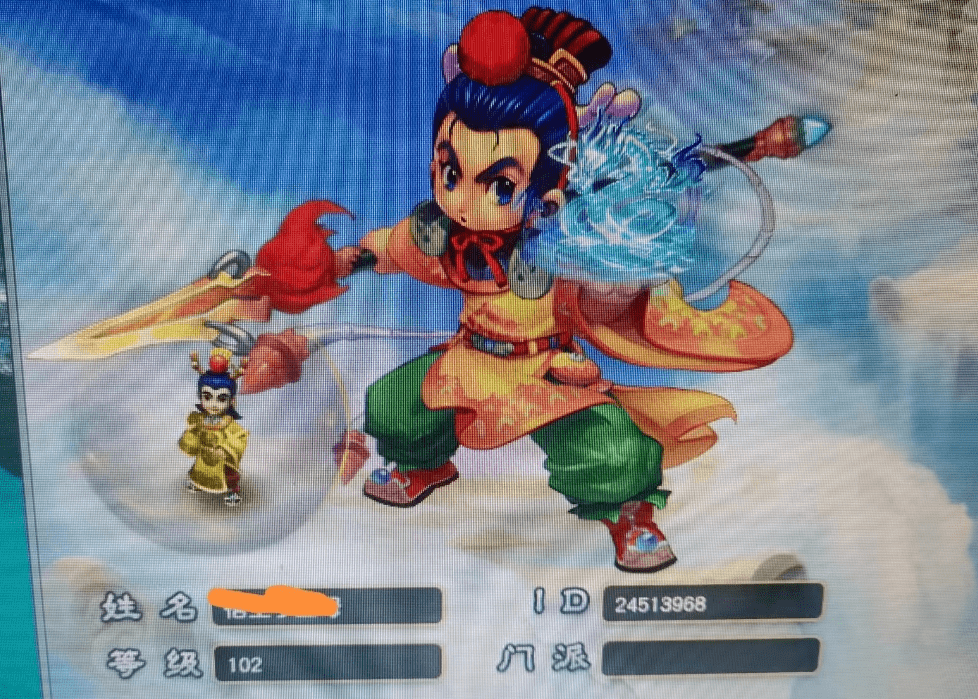Select the empty 门派 sect field

click(x=711, y=657)
